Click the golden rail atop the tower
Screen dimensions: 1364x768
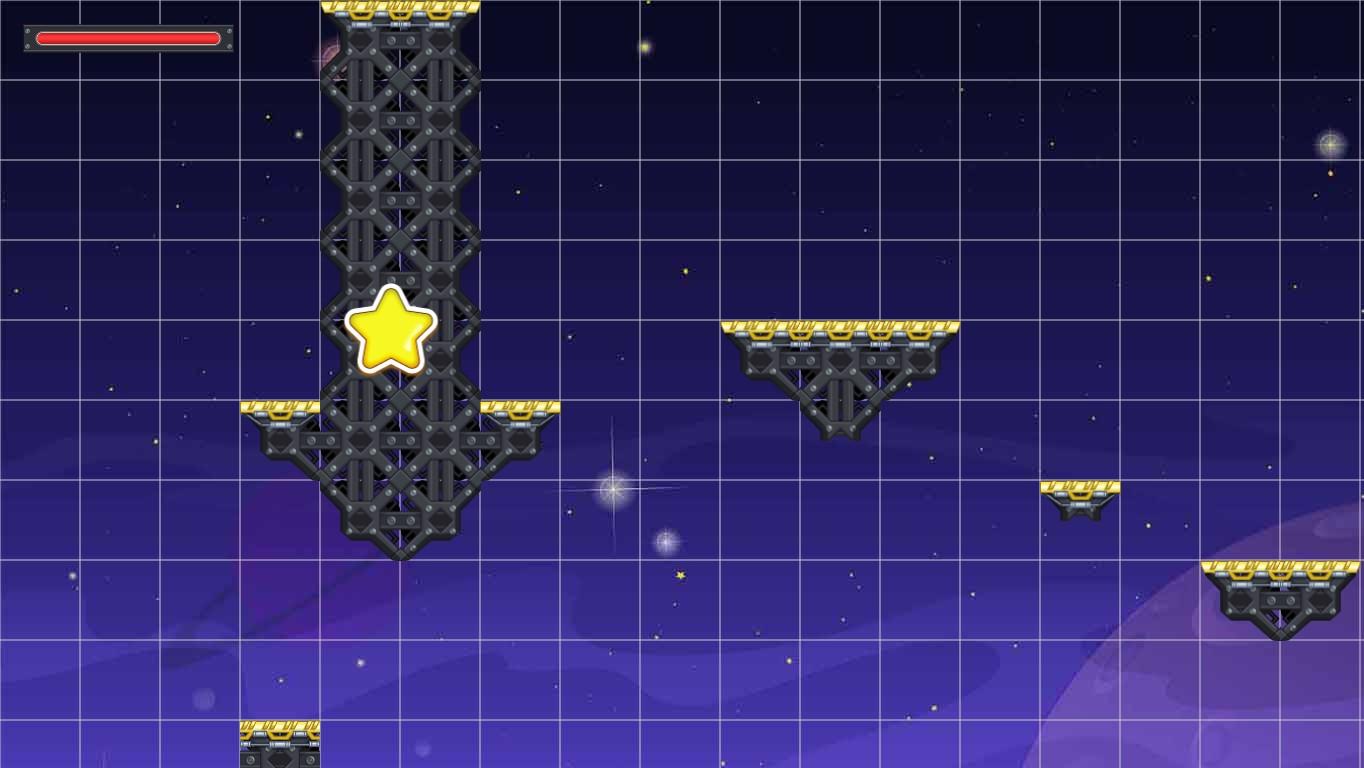click(400, 8)
